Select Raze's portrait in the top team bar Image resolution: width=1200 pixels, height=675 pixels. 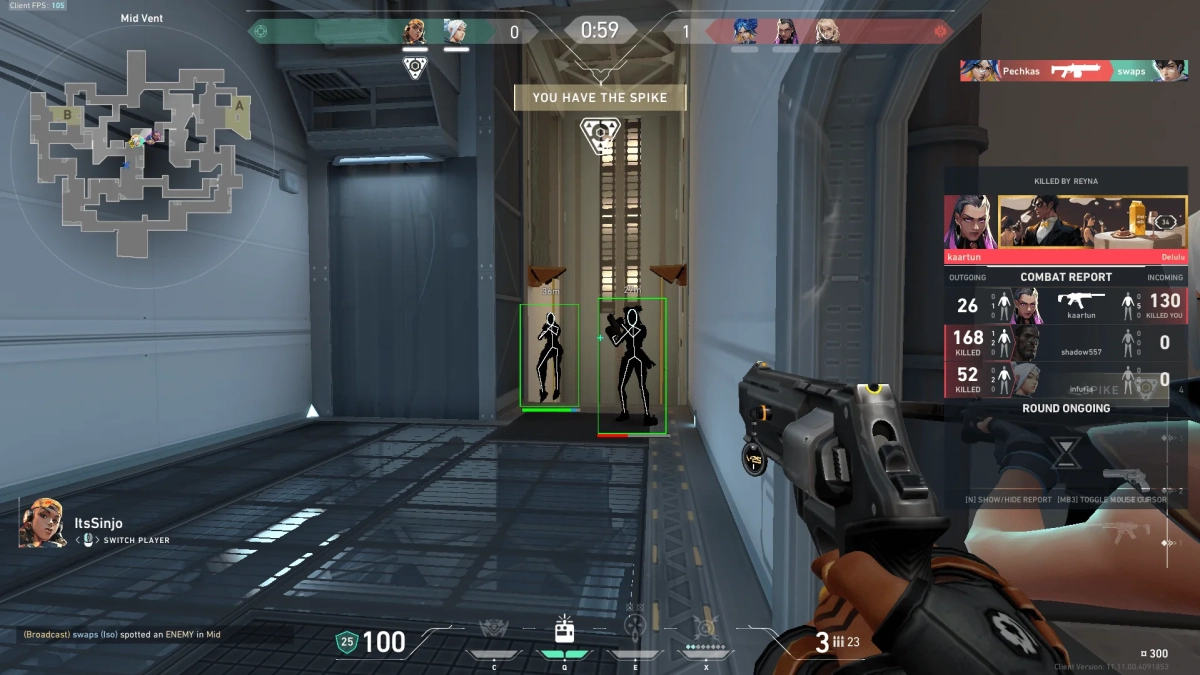pyautogui.click(x=415, y=32)
